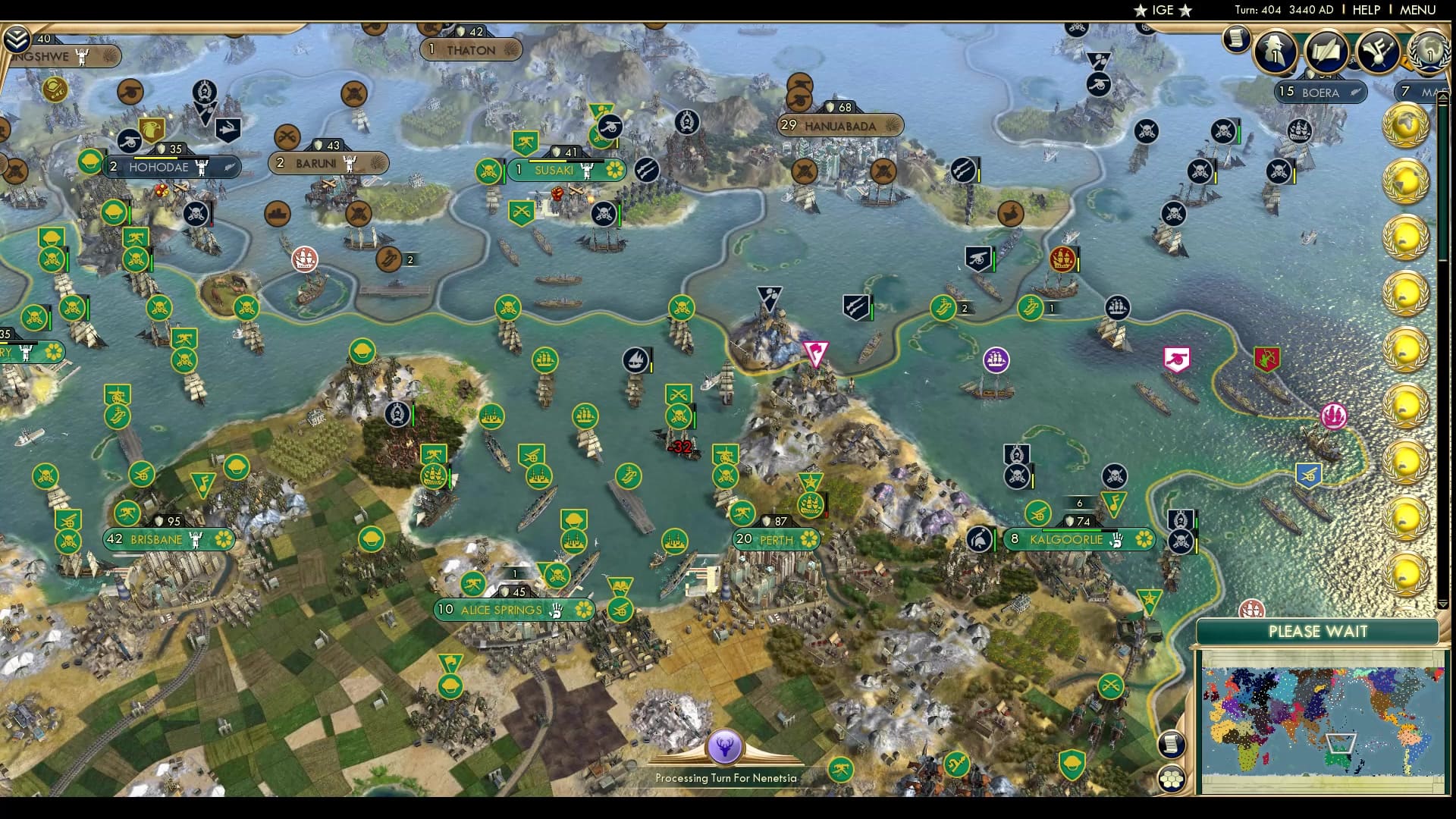Click the Great Writer notification icon
Image resolution: width=1456 pixels, height=819 pixels.
coord(1325,51)
